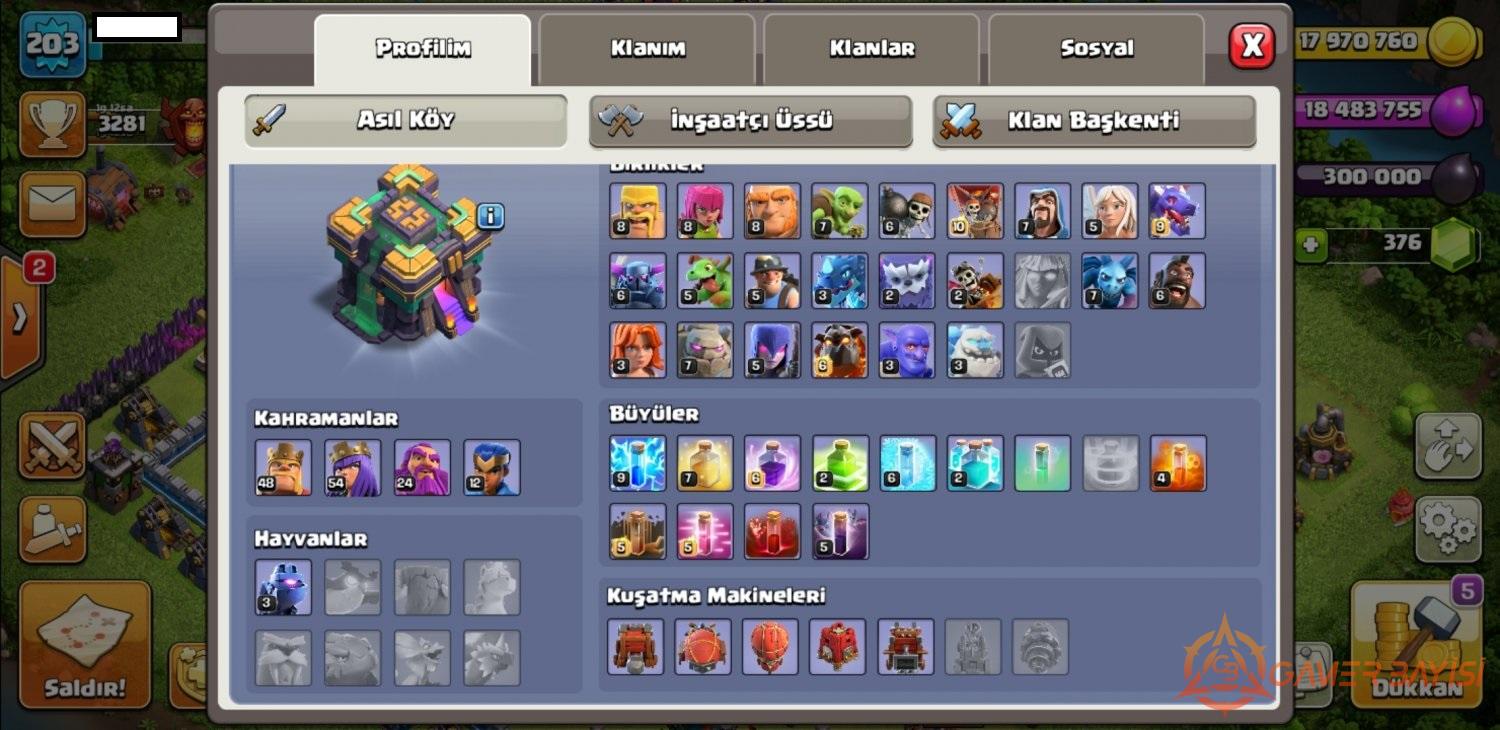Select the Sosyal tab
The image size is (1500, 730).
(x=1096, y=48)
